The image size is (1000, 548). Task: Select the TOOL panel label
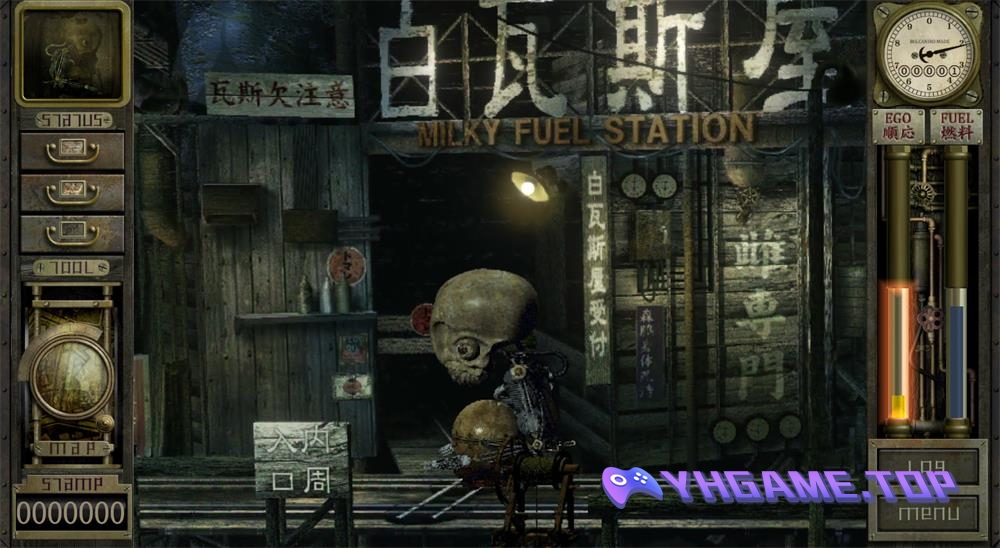coord(72,268)
